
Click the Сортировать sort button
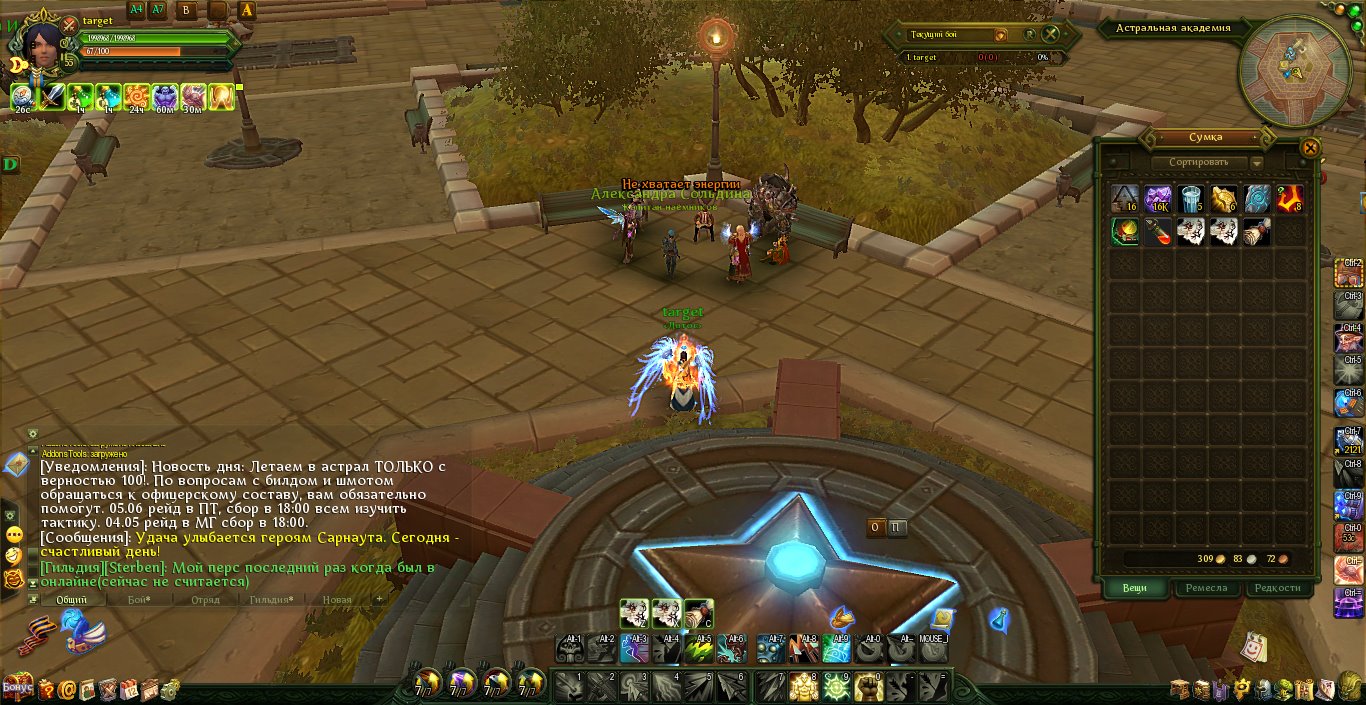[x=1198, y=162]
